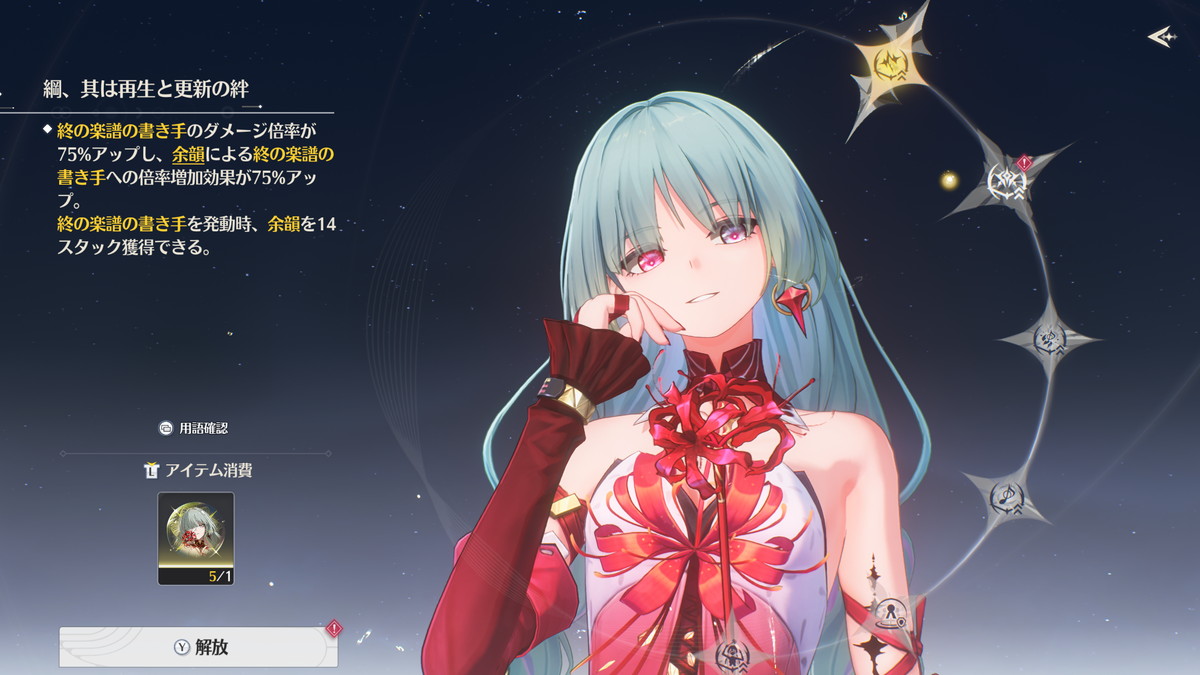
Task: Open the underlined 余韻 term link
Action: (x=188, y=153)
